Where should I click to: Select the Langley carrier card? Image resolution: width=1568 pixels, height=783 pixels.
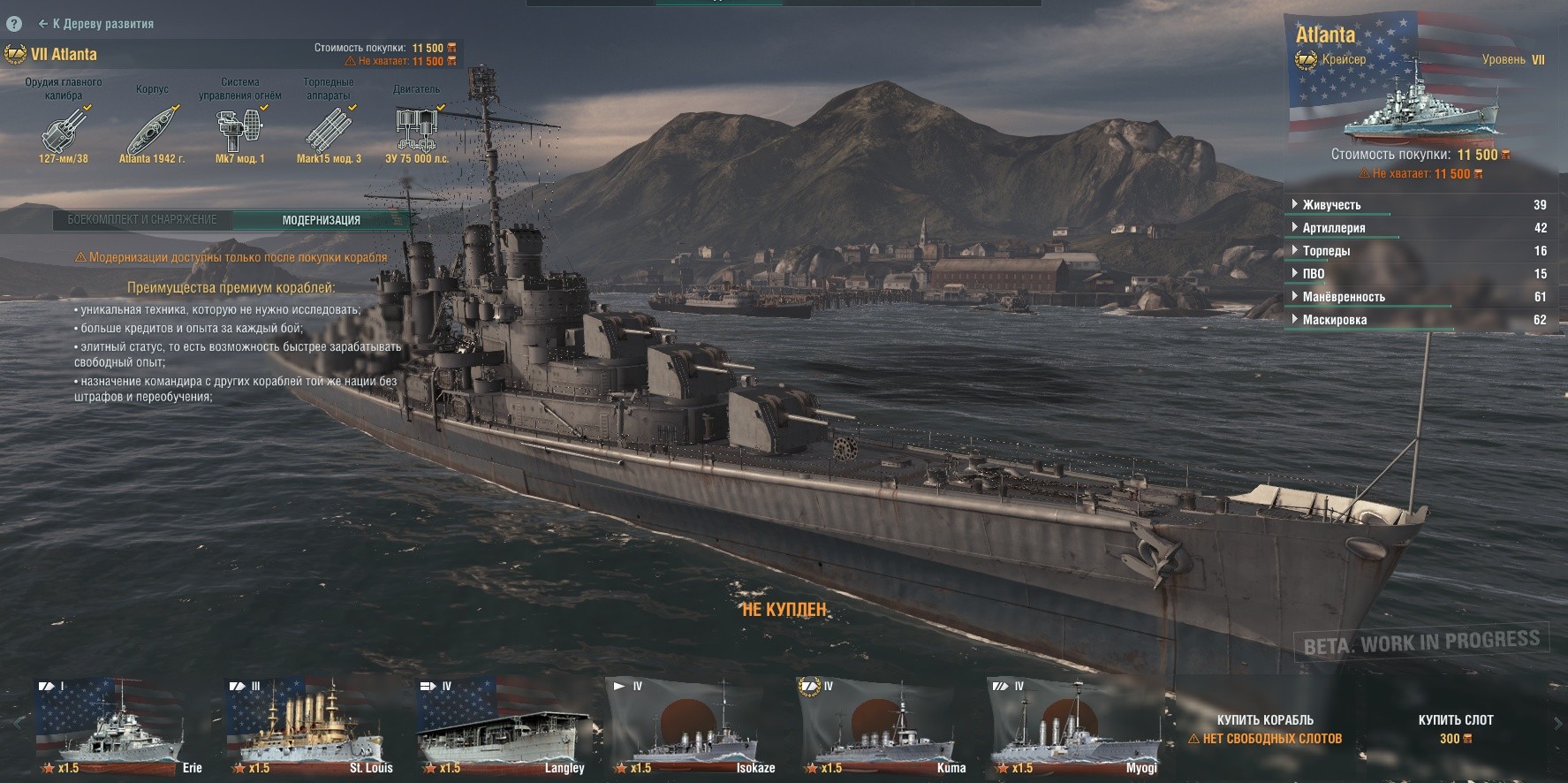(x=502, y=726)
